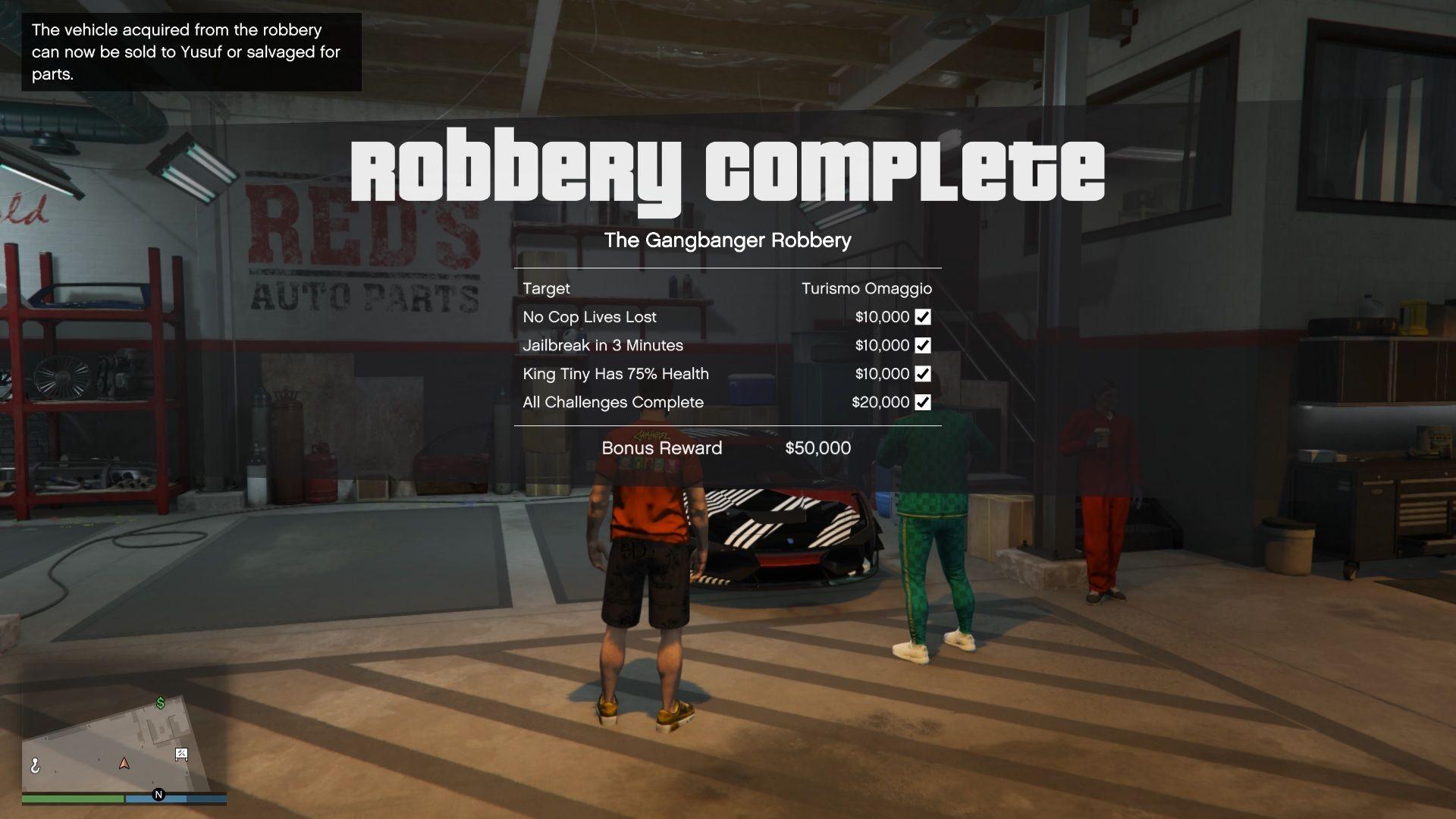The height and width of the screenshot is (819, 1456).
Task: Click the Yusuf sale notification panel
Action: coord(190,52)
